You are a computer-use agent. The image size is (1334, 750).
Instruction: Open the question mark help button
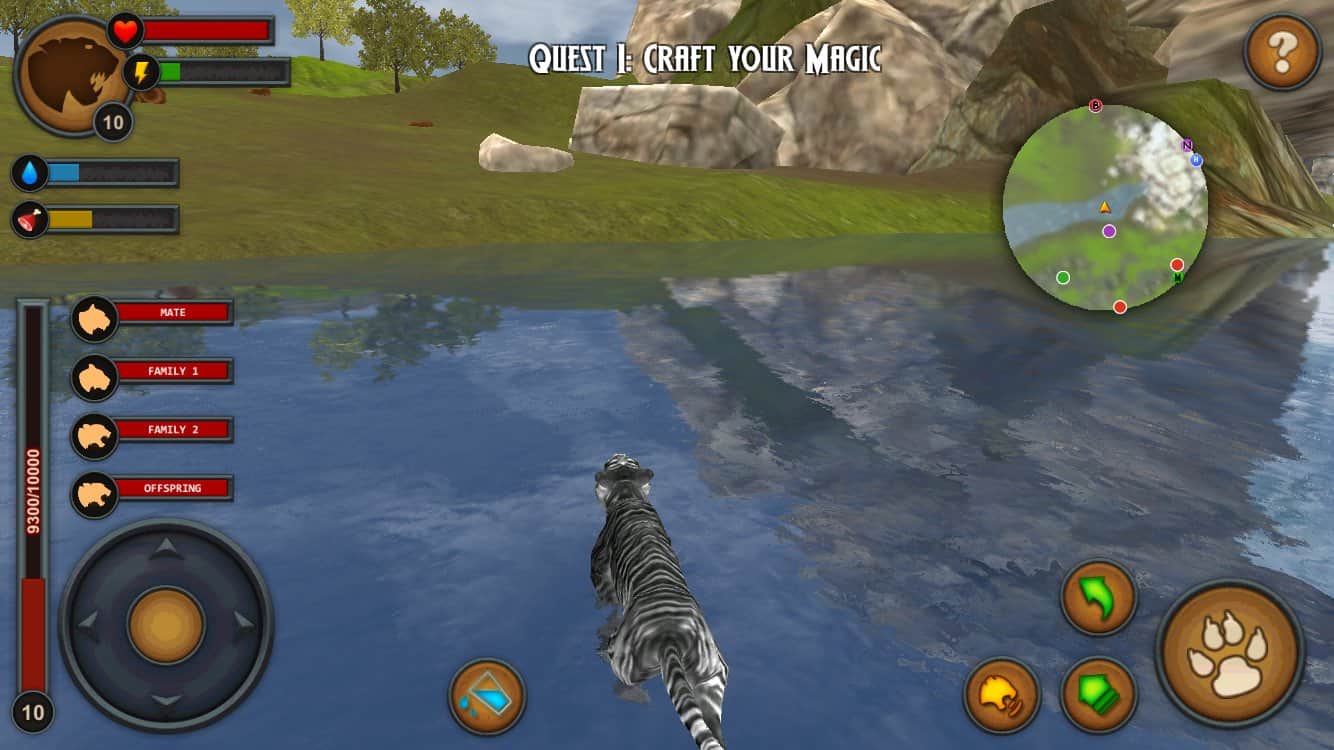point(1283,53)
